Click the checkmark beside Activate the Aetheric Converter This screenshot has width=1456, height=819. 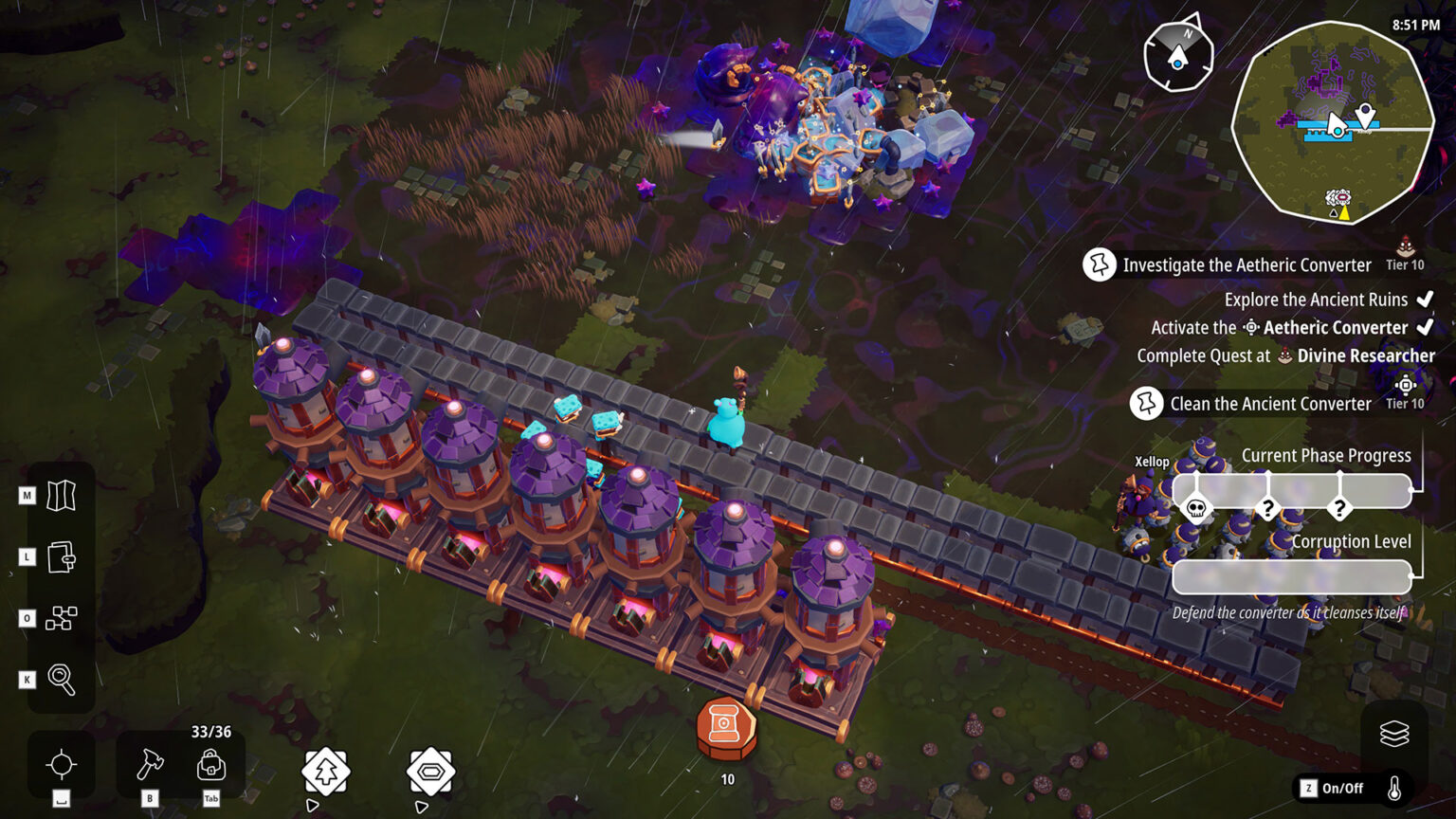pyautogui.click(x=1427, y=327)
